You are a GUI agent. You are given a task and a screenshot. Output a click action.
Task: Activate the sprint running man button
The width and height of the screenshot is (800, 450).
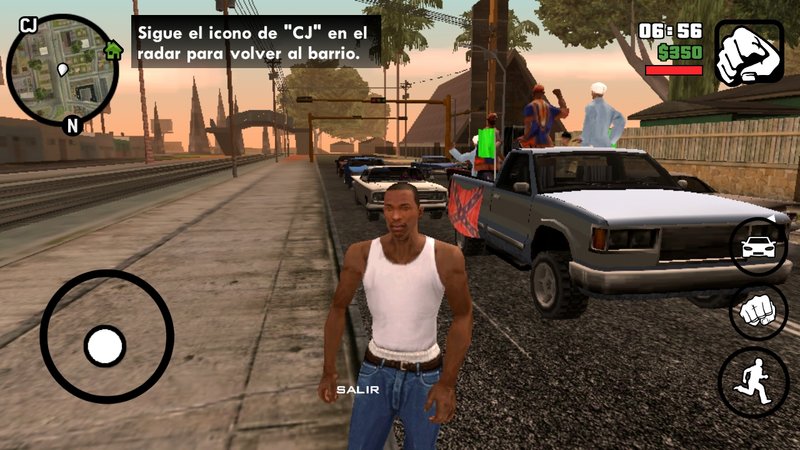(753, 381)
